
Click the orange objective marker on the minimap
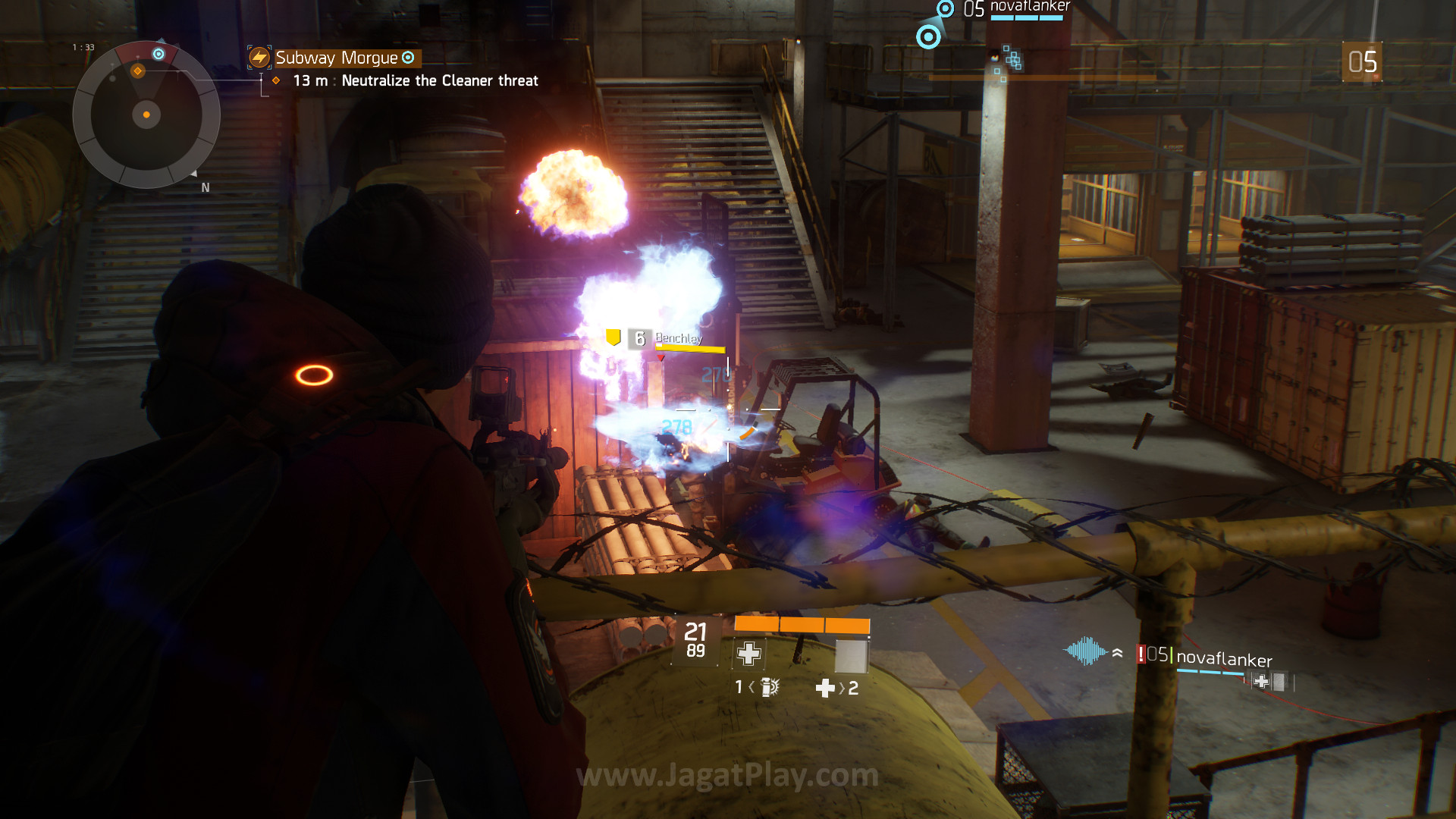[x=137, y=71]
